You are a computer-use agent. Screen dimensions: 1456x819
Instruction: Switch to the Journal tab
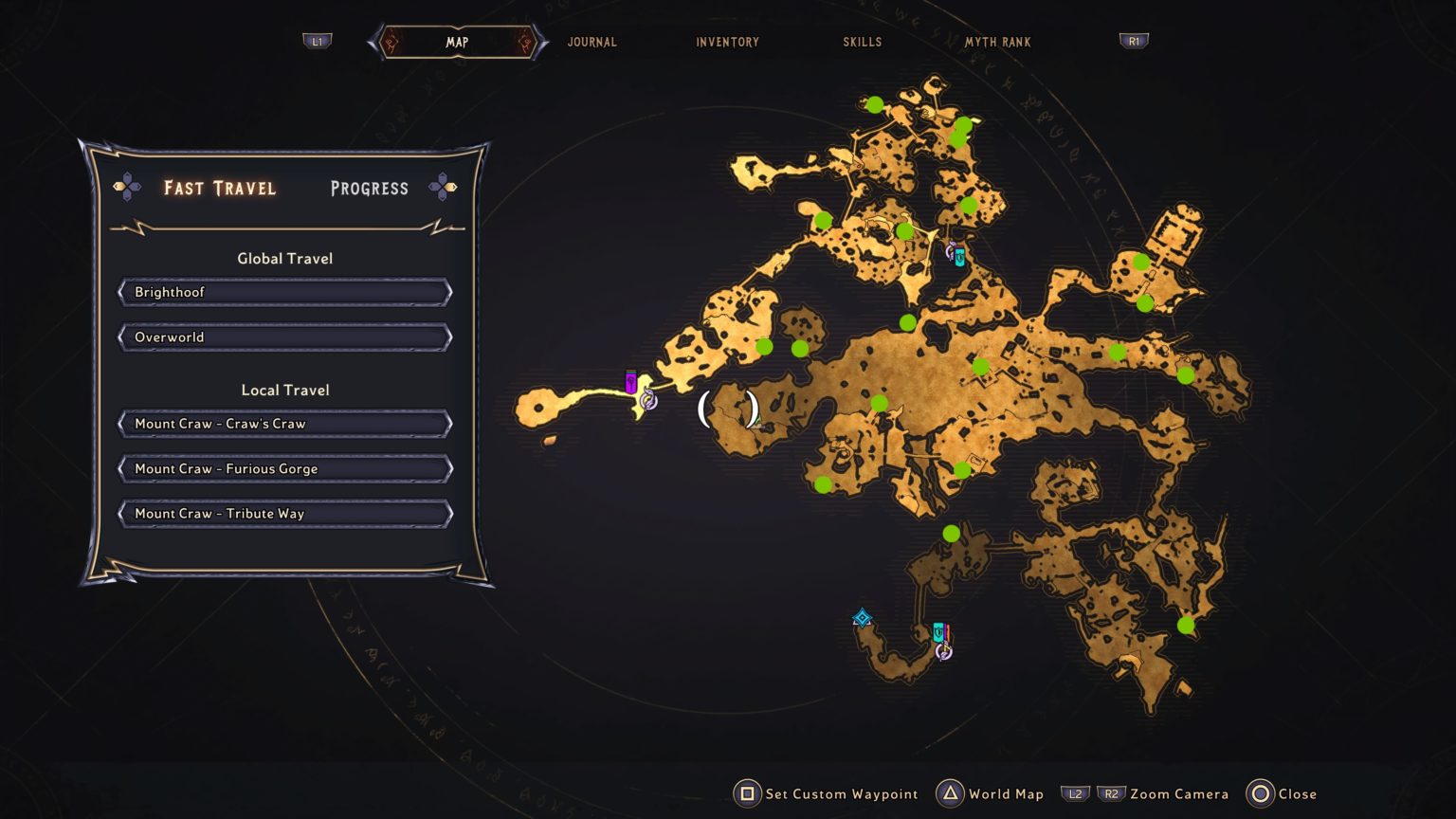pos(591,42)
